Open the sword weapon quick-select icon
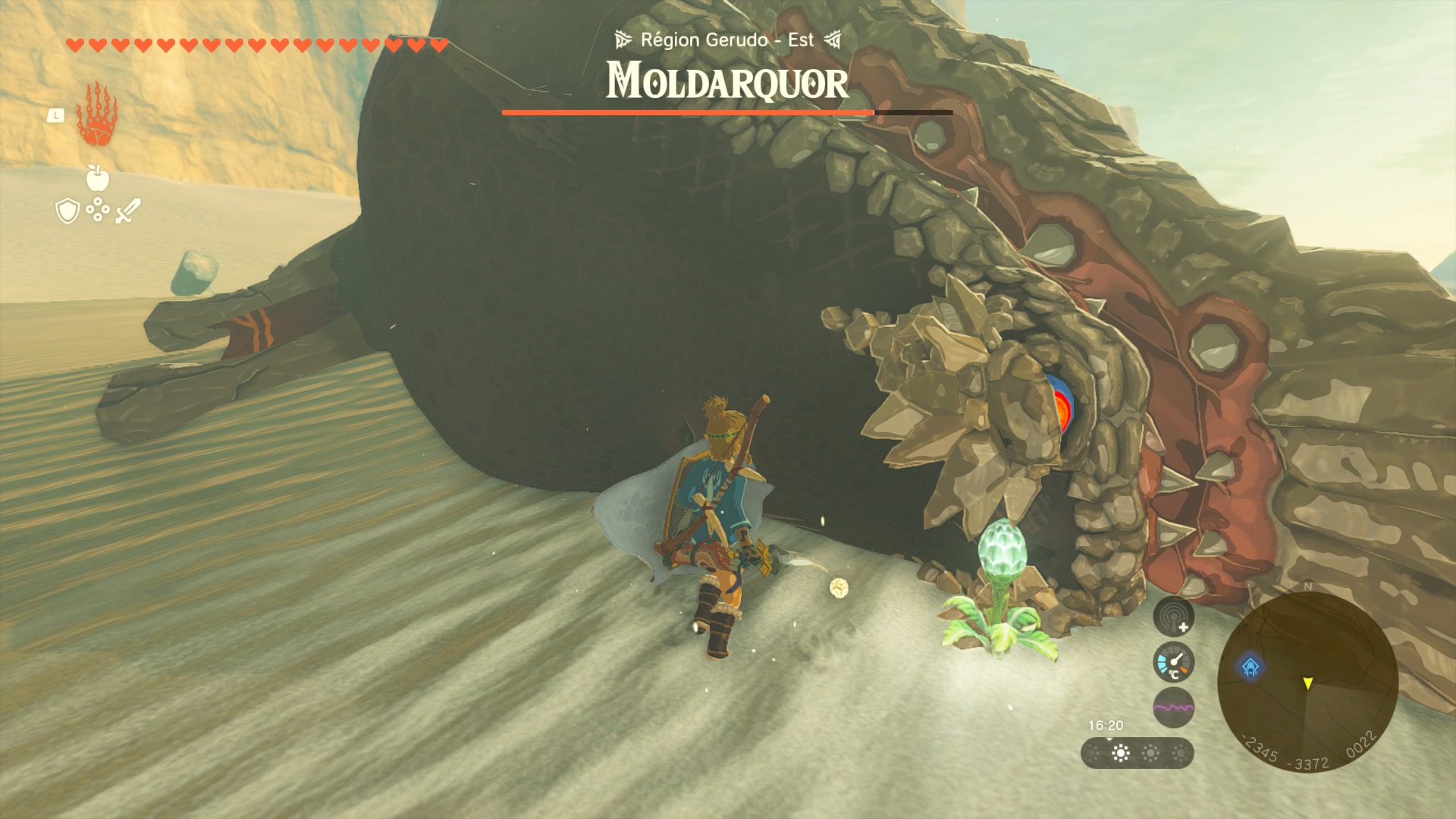The image size is (1456, 819). (127, 211)
